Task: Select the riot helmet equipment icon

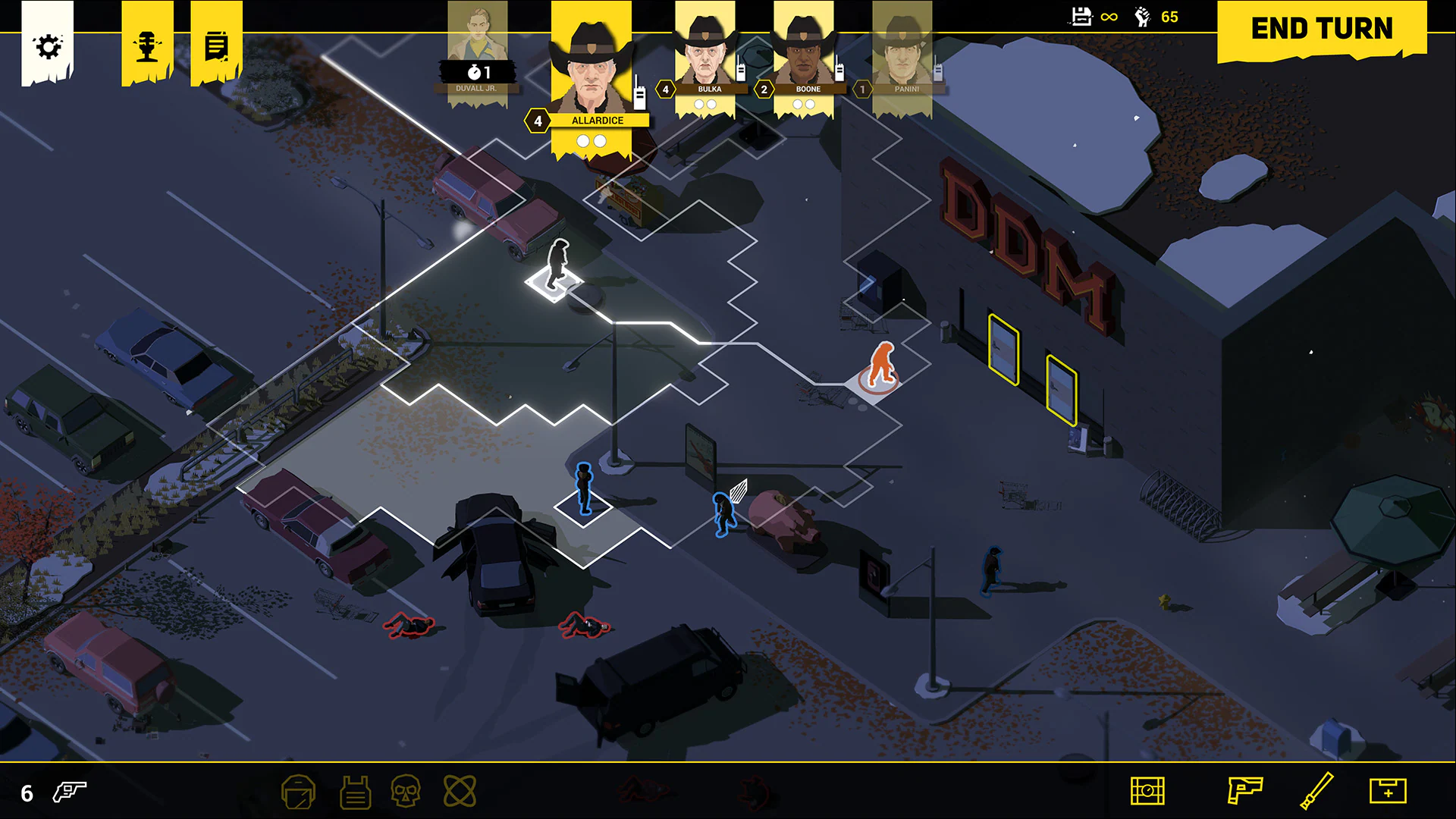Action: point(299,791)
